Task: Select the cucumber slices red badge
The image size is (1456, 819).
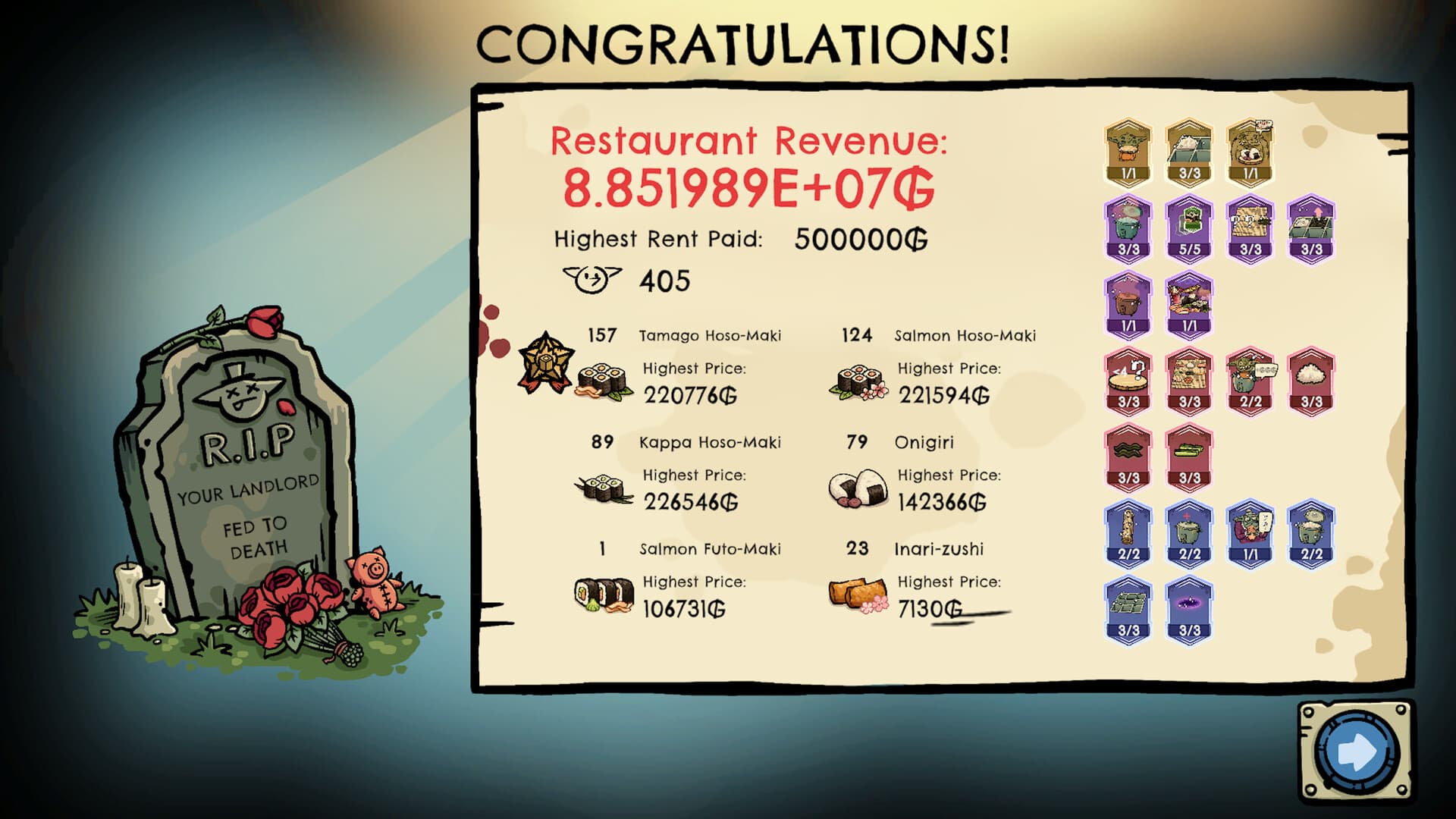Action: pos(1189,455)
